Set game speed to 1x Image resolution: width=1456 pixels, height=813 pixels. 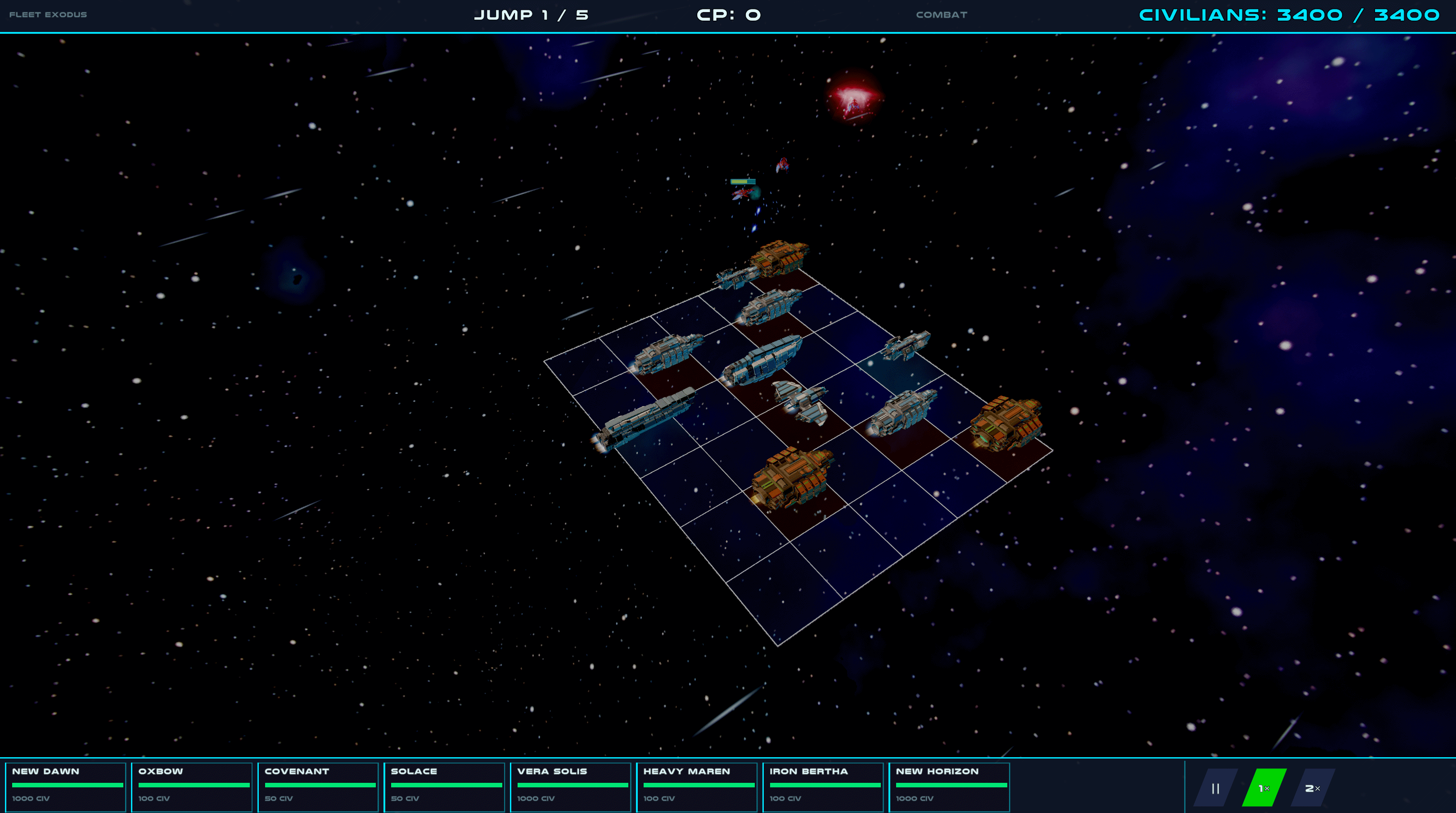1264,787
